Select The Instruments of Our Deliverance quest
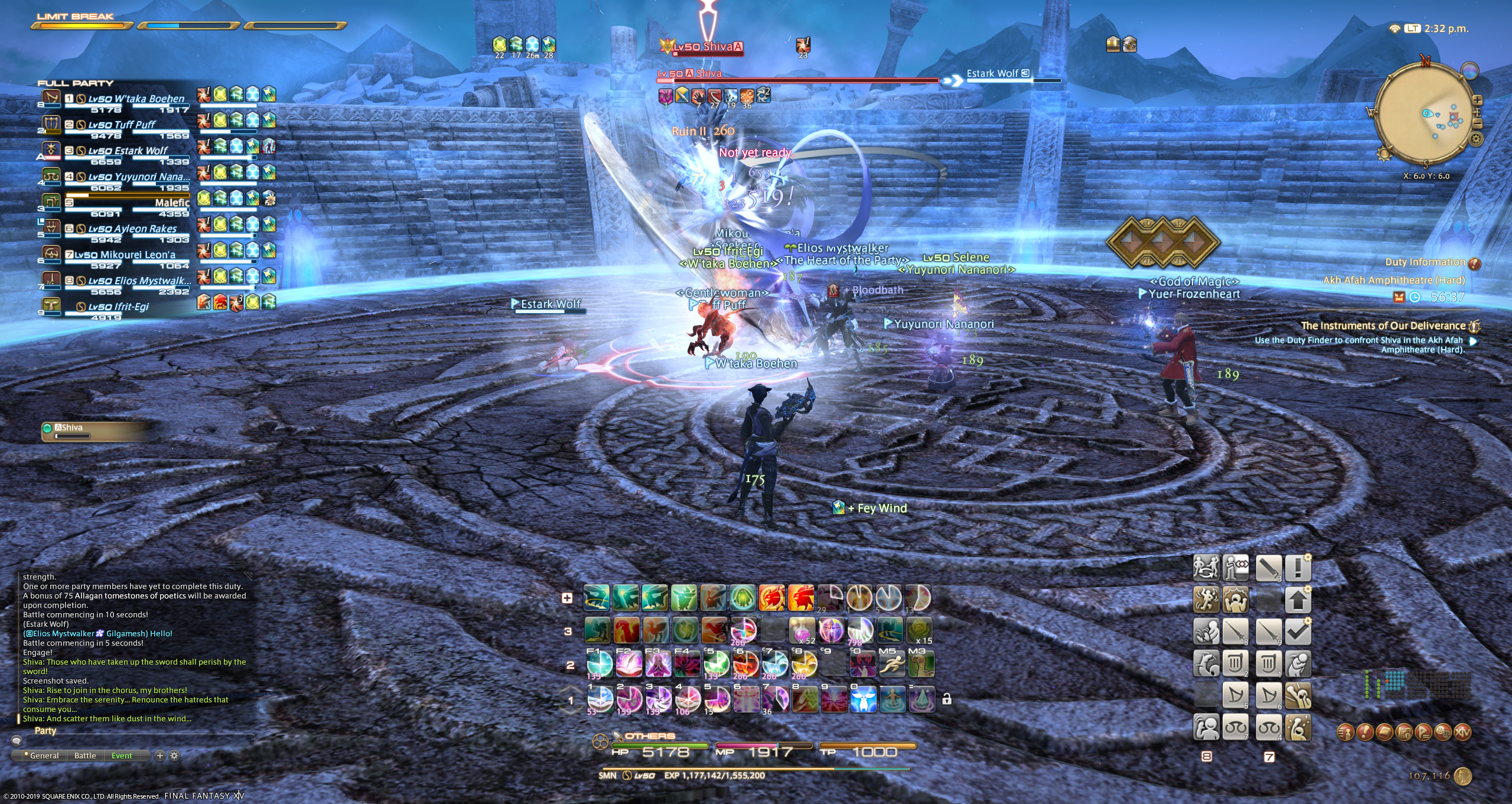 pyautogui.click(x=1383, y=325)
